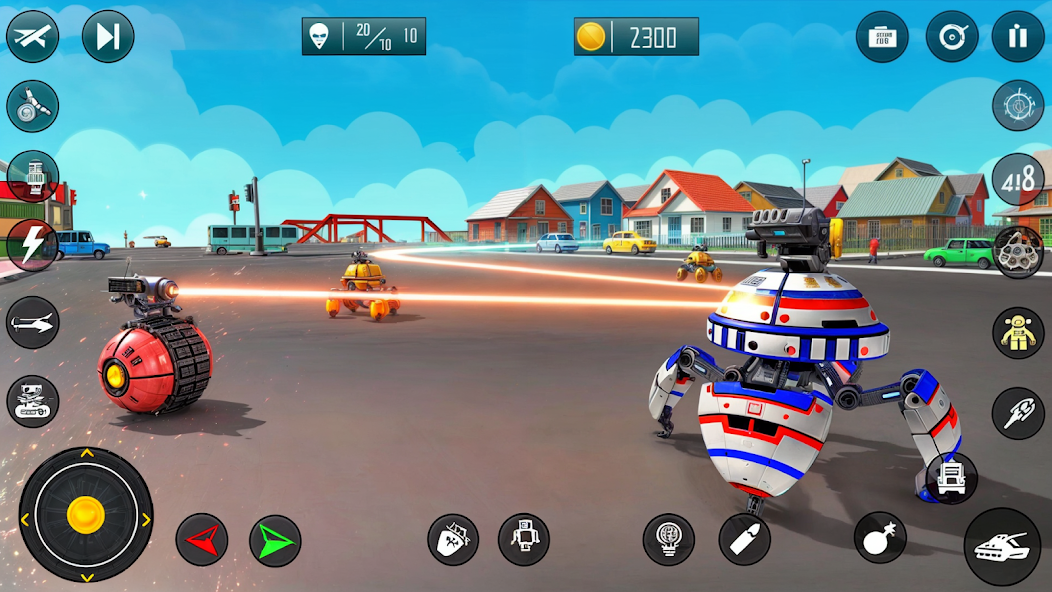Activate the lightning bolt ability
The image size is (1052, 592).
tap(32, 245)
